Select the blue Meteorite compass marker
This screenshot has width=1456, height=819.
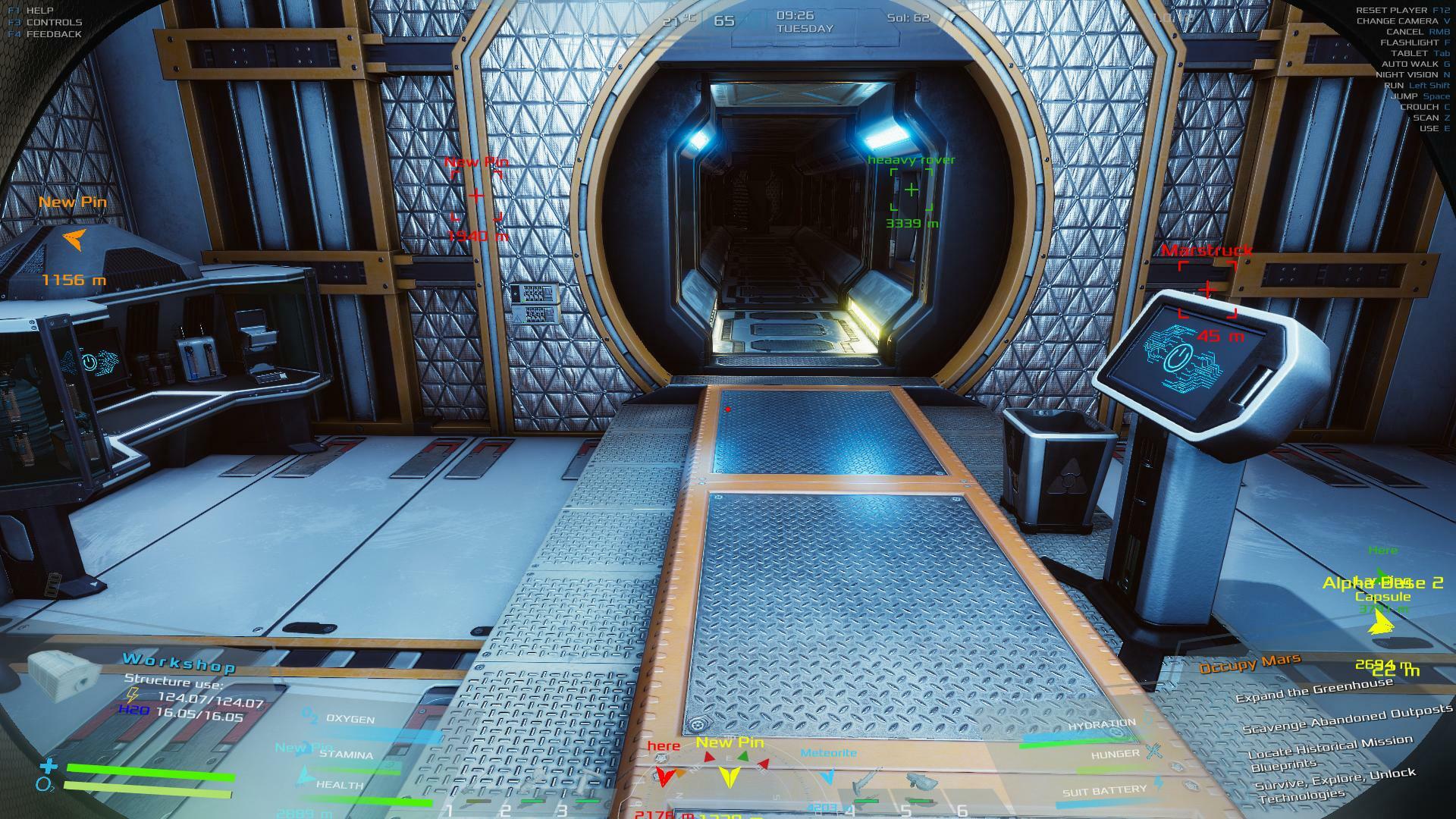tap(828, 776)
